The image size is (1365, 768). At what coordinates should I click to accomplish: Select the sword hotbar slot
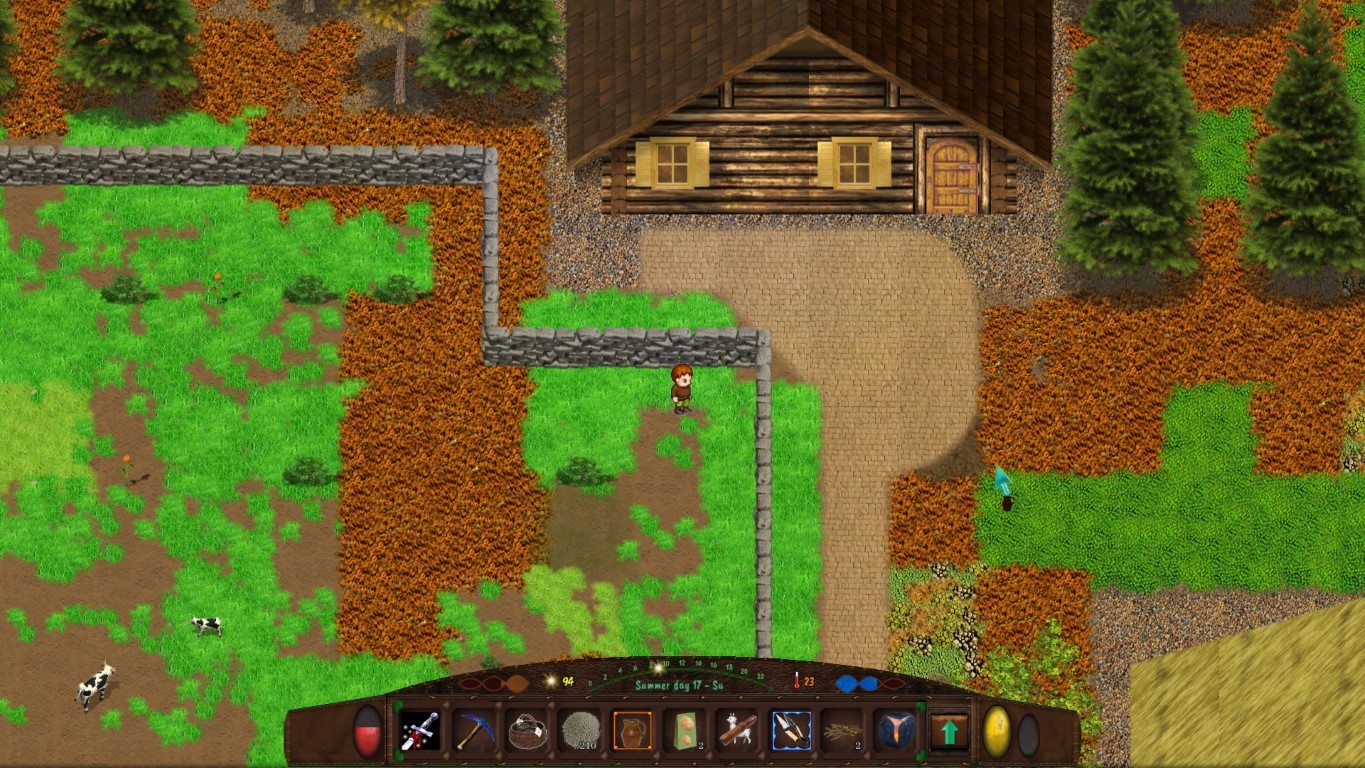[419, 731]
